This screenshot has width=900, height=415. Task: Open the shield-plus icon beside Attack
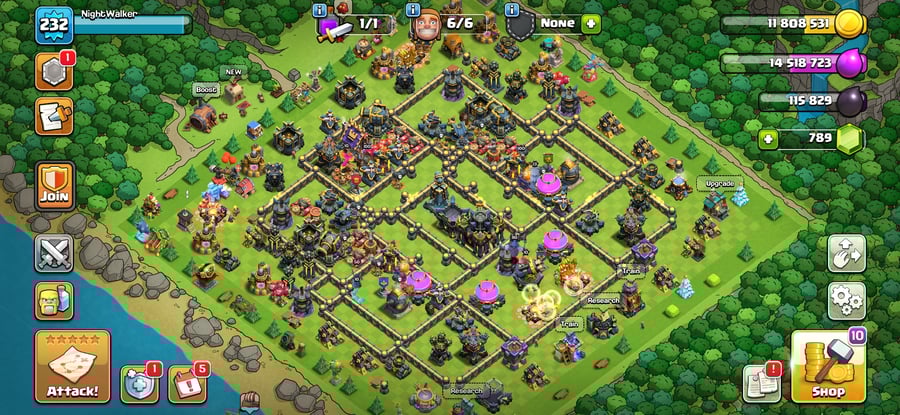coord(137,384)
